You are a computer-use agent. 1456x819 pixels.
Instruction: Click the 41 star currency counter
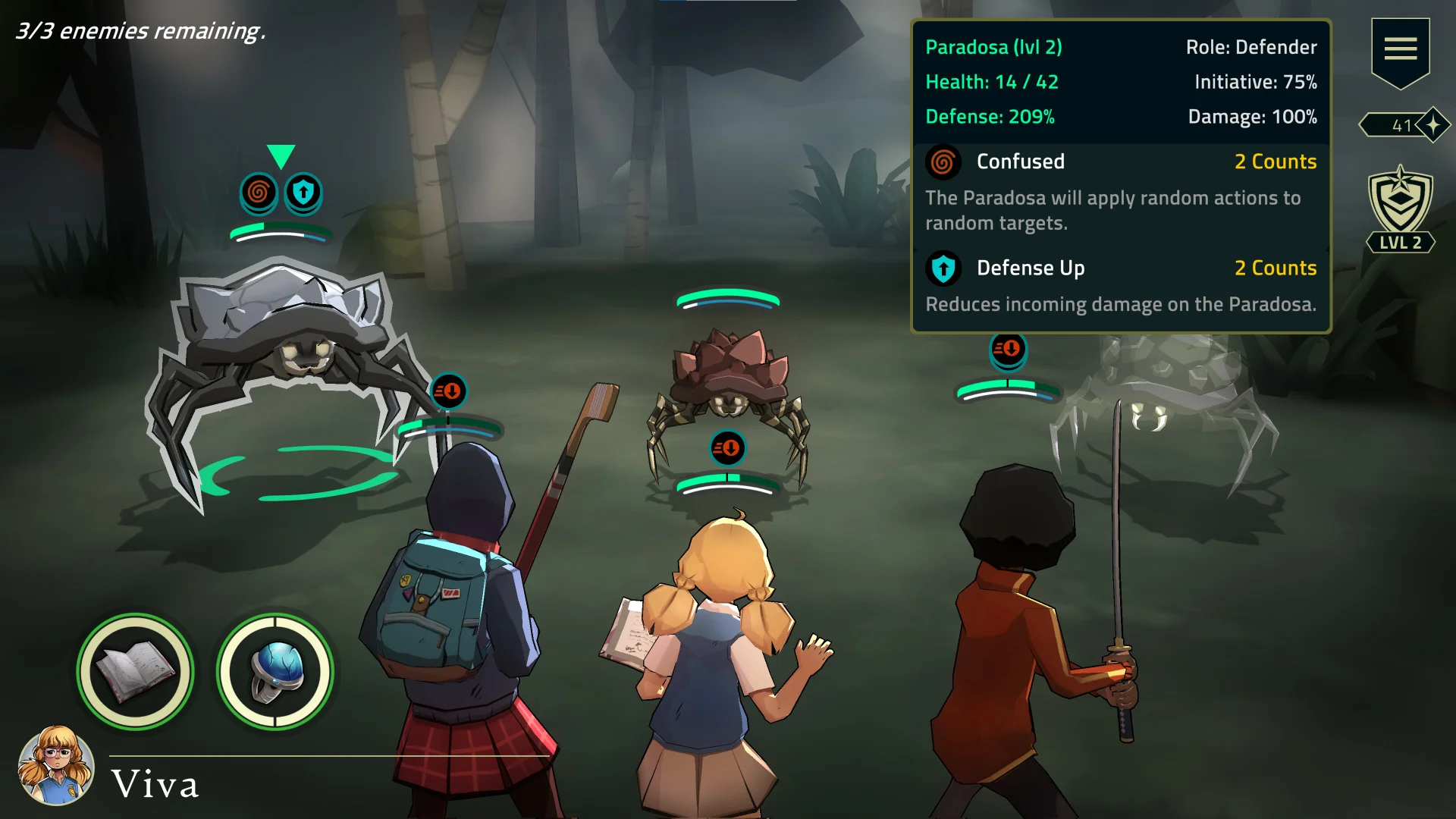tap(1404, 125)
